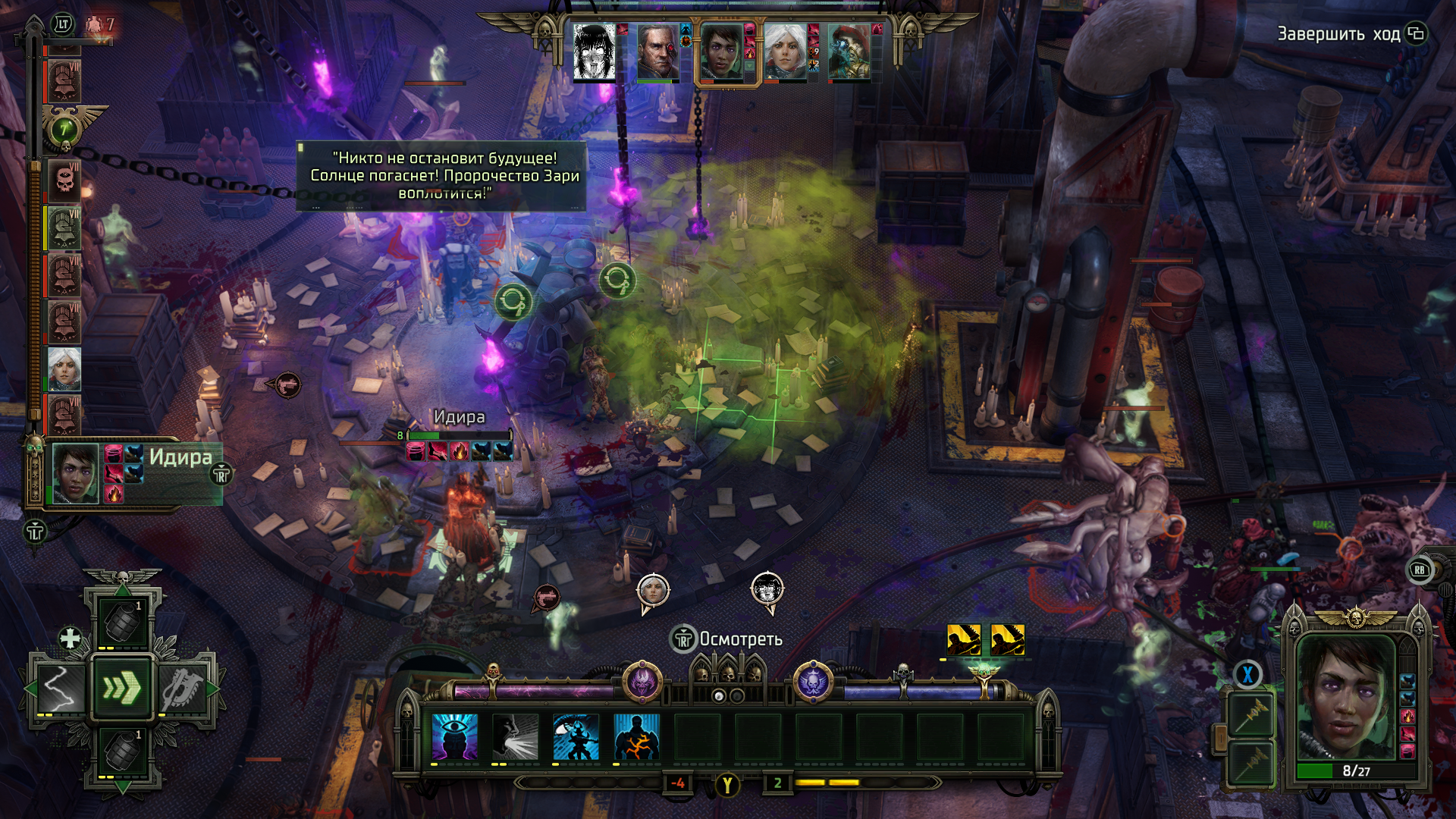Select the grey-haired man with red eye portrait
This screenshot has height=819, width=1456.
point(657,51)
